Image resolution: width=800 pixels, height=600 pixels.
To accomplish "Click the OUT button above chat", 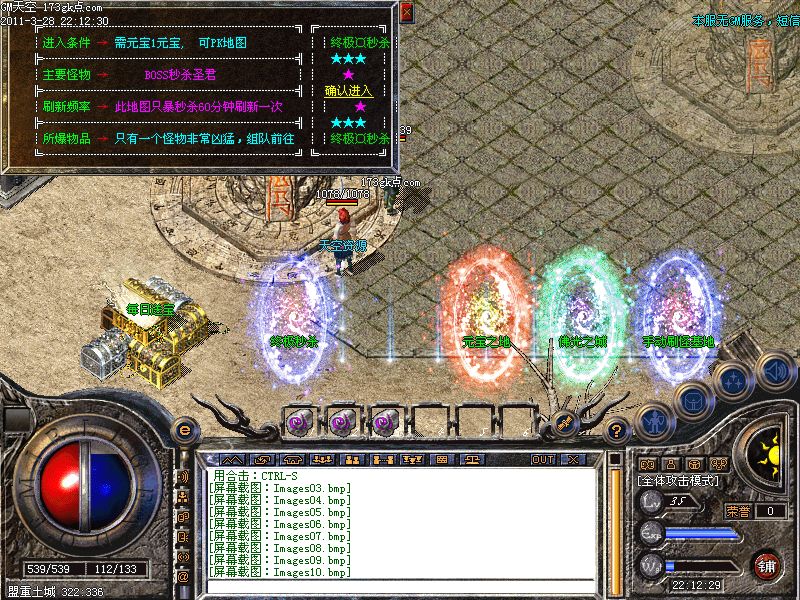I will pos(543,459).
